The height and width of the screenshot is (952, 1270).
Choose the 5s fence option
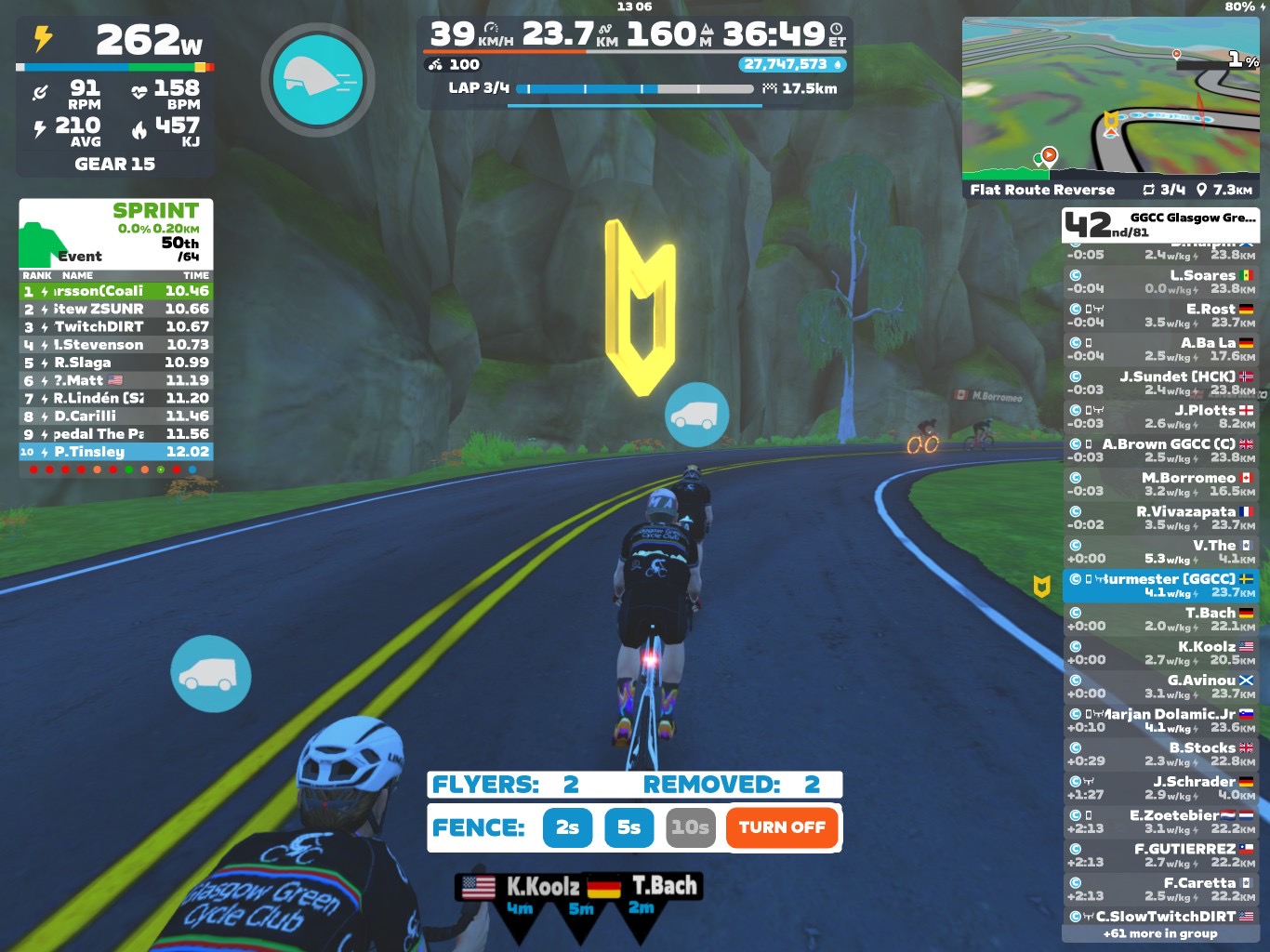click(629, 827)
